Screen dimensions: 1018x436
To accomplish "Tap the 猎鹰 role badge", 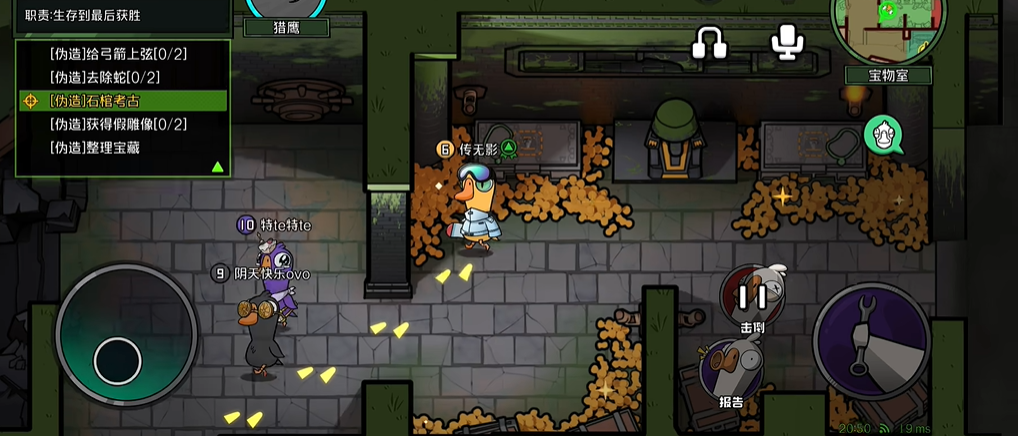I will coord(288,22).
